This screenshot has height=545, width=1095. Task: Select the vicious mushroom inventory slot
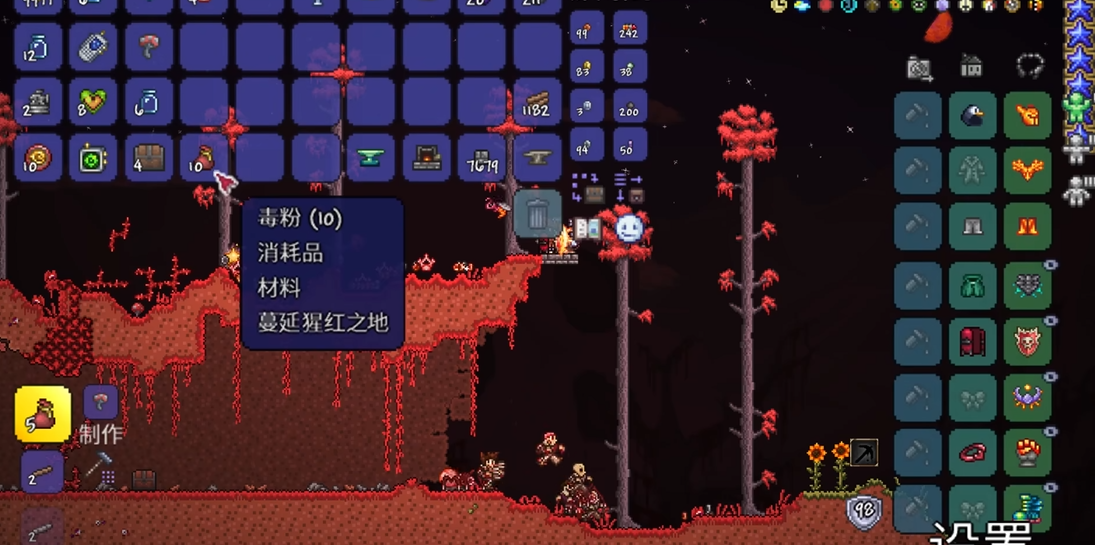click(x=149, y=46)
